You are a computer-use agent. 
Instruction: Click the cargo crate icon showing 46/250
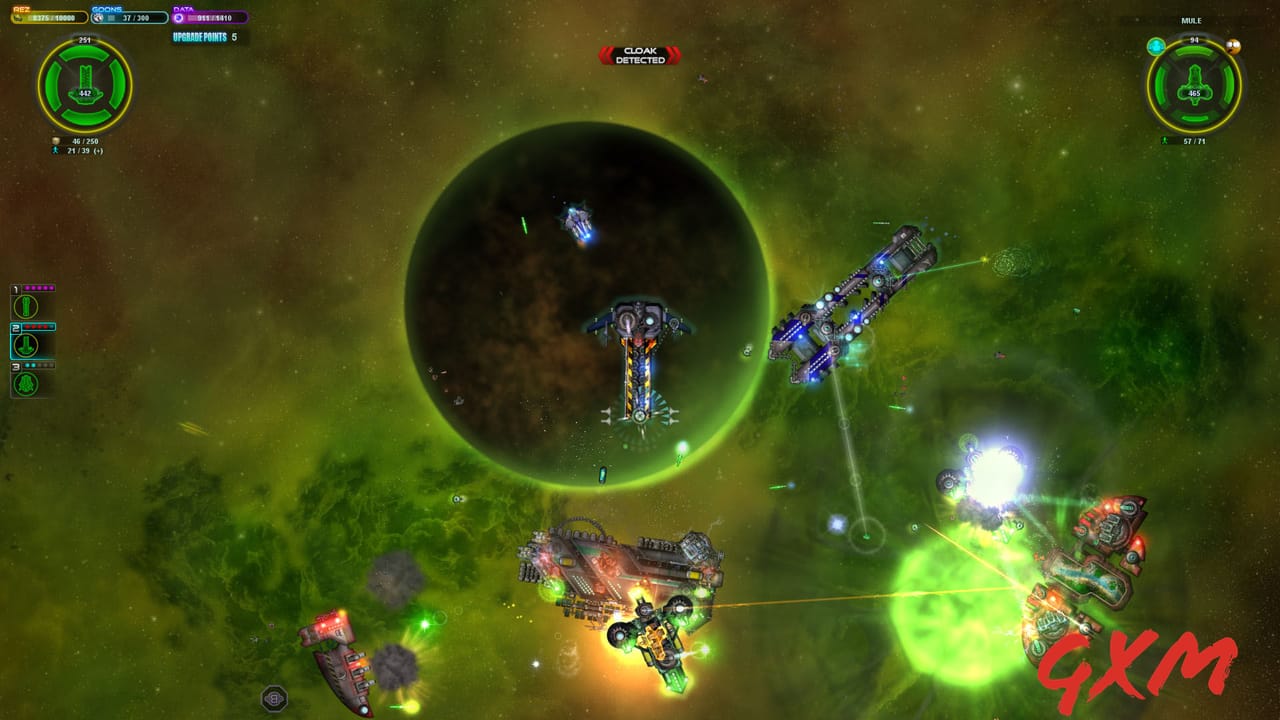tap(56, 141)
